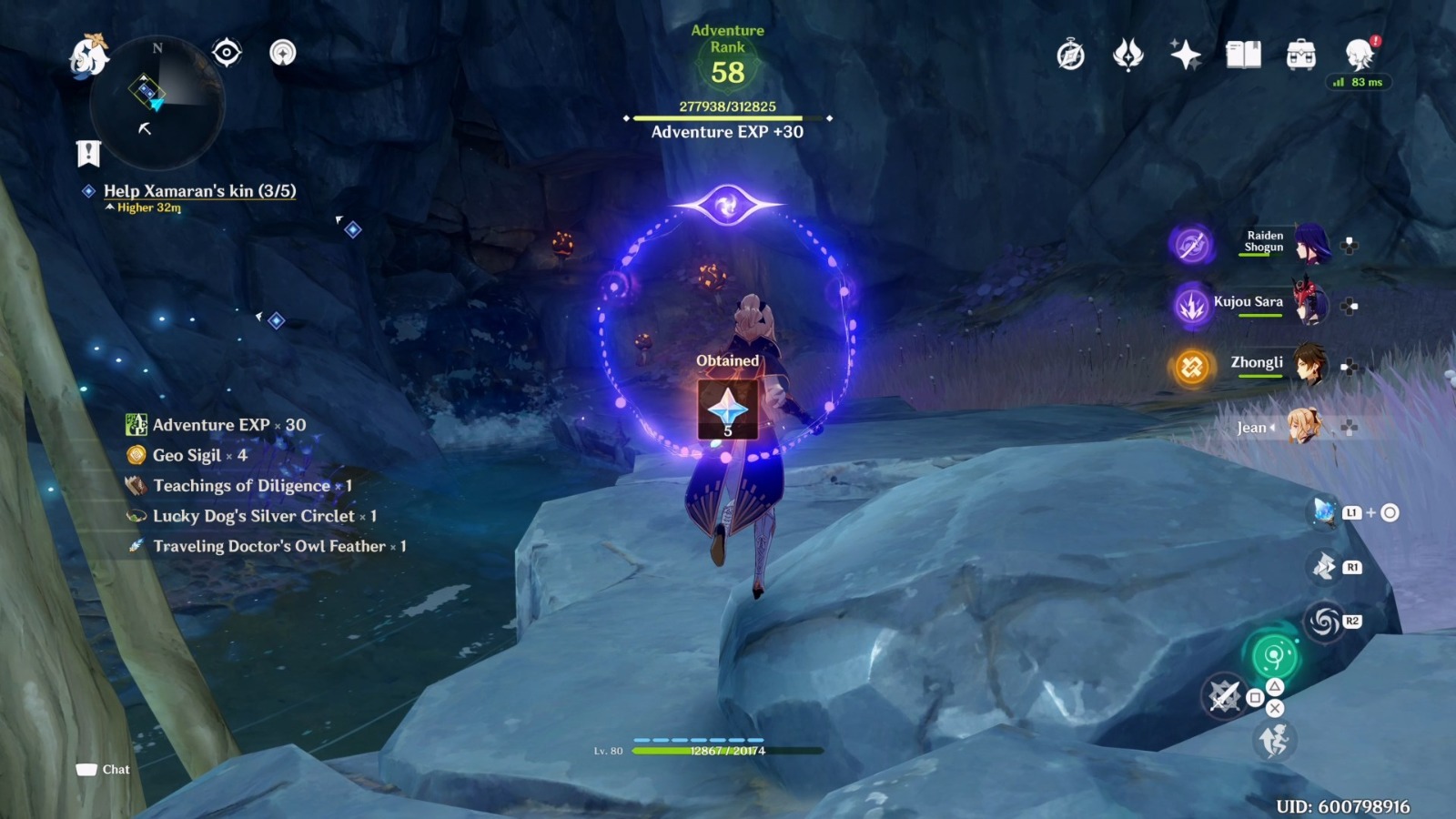Open the time compass icon near top right
Image resolution: width=1456 pixels, height=819 pixels.
pos(1071,56)
